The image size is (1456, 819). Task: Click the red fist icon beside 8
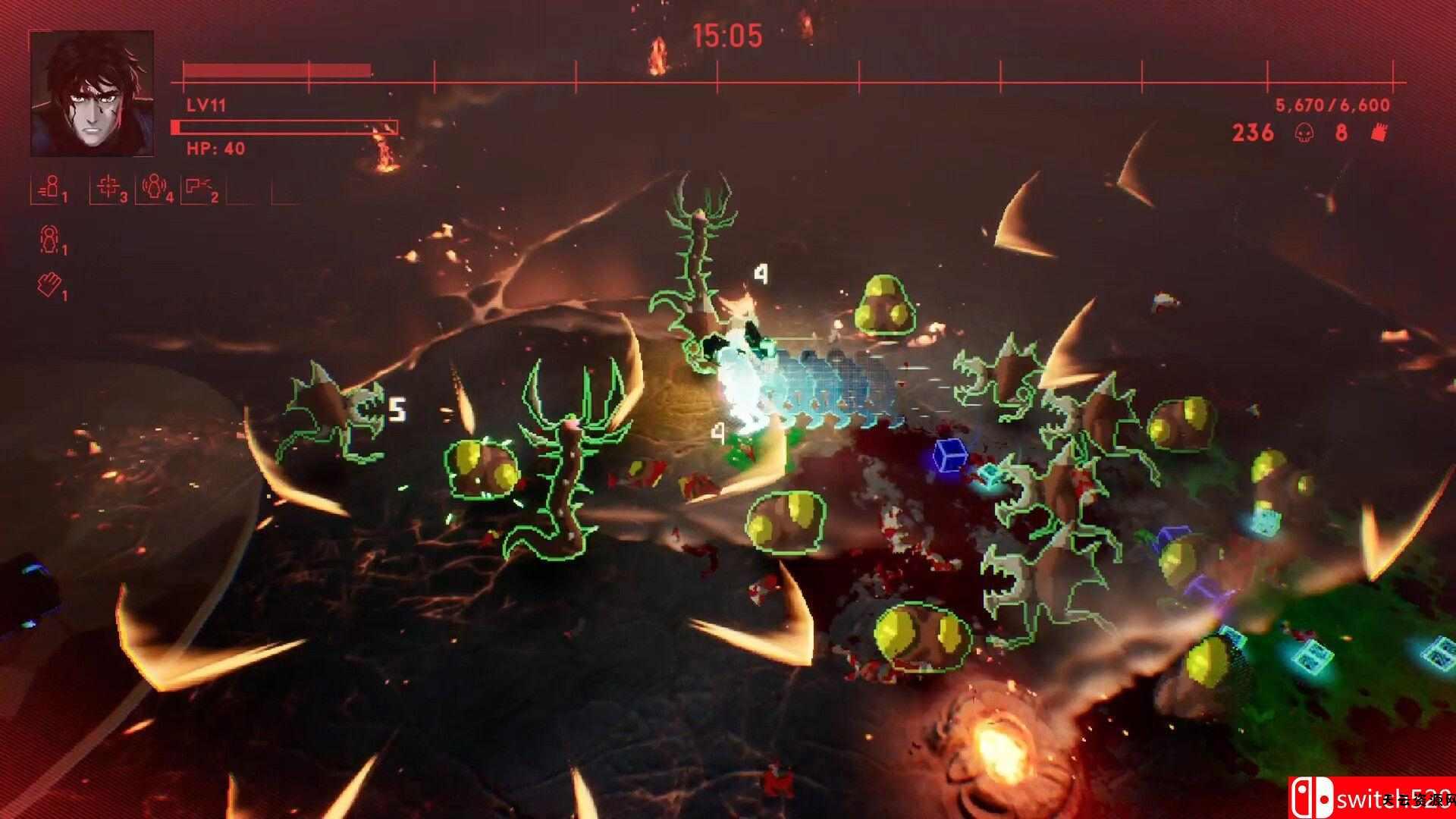(1379, 133)
